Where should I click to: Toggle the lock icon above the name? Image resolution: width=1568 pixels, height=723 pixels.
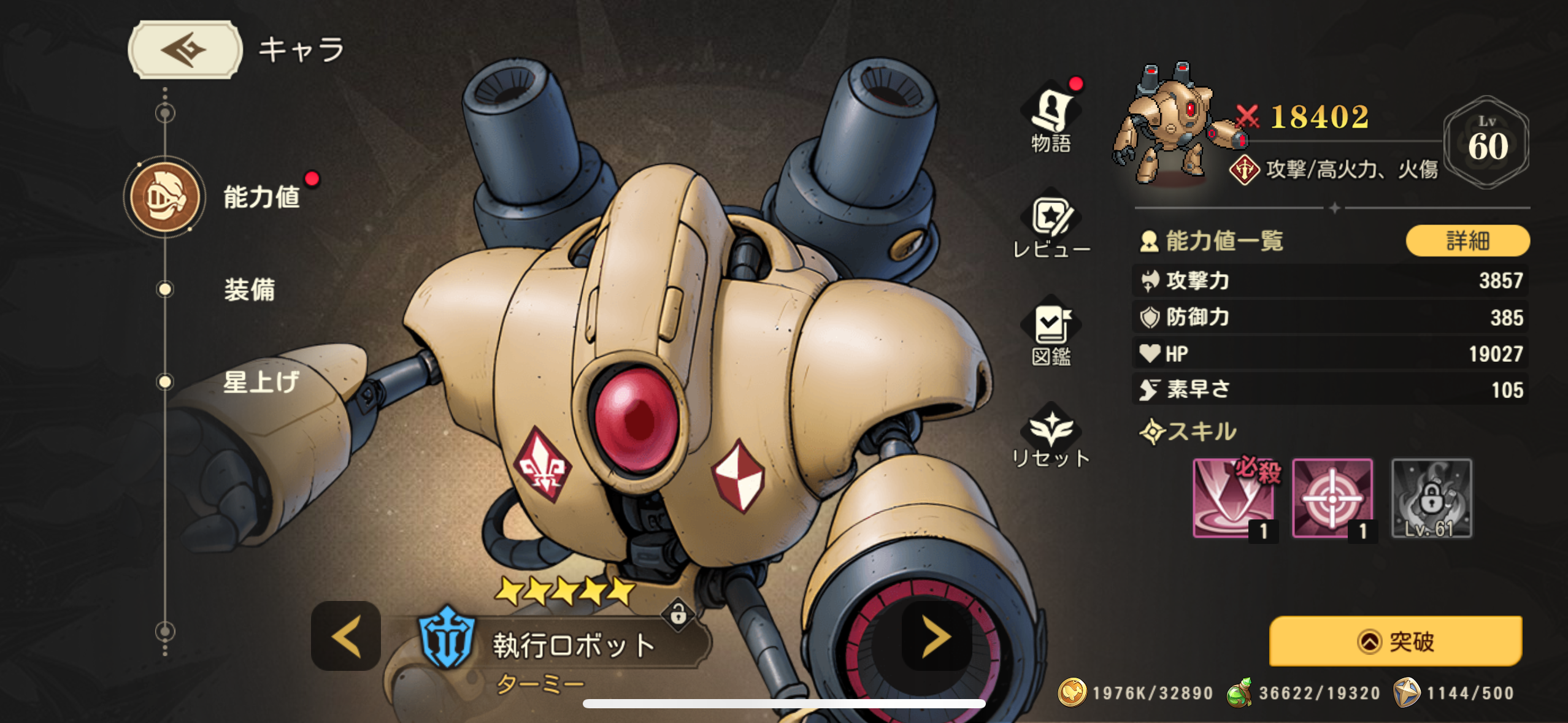coord(678,613)
